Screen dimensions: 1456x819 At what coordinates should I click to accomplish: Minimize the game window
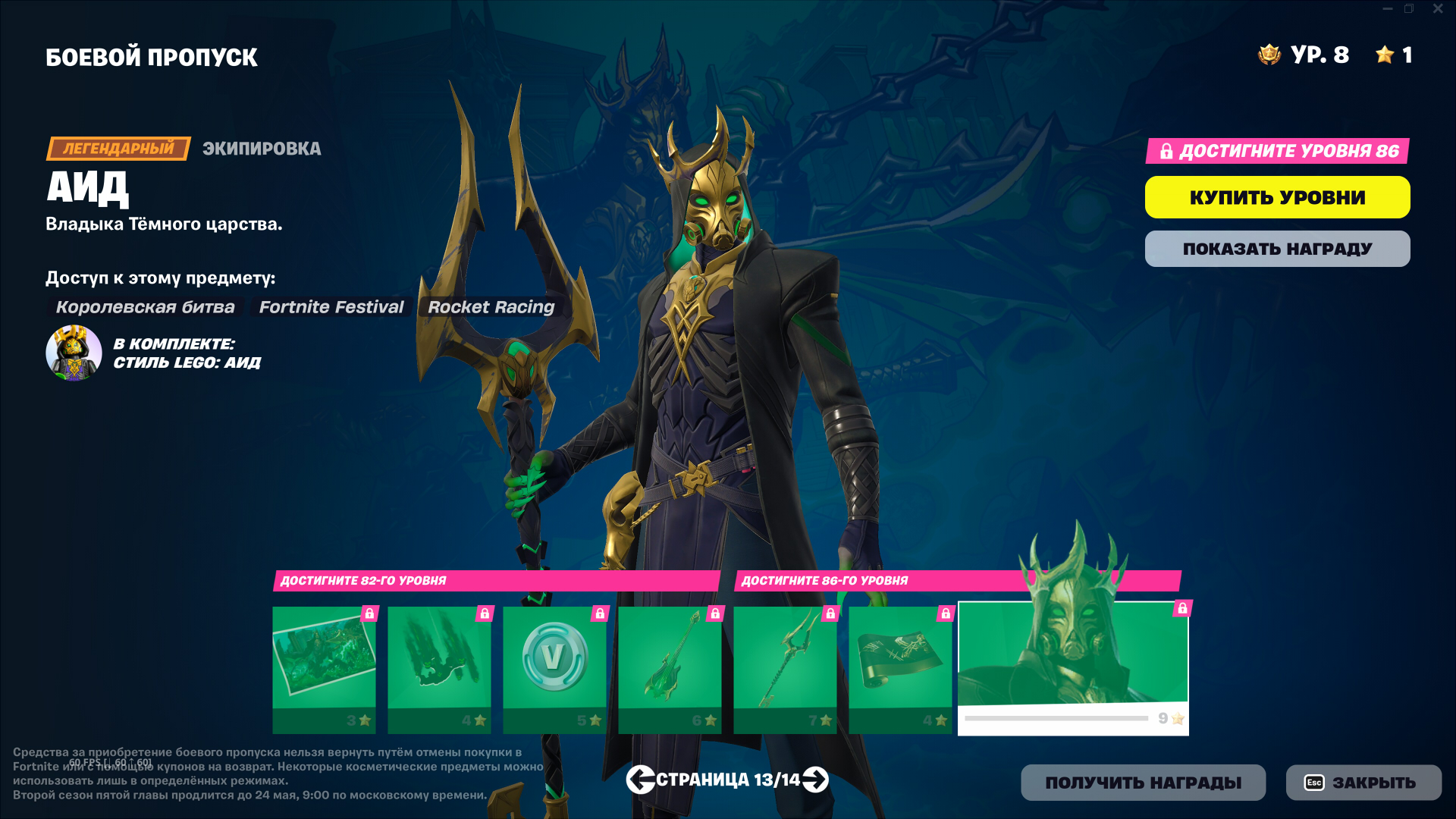click(1387, 9)
